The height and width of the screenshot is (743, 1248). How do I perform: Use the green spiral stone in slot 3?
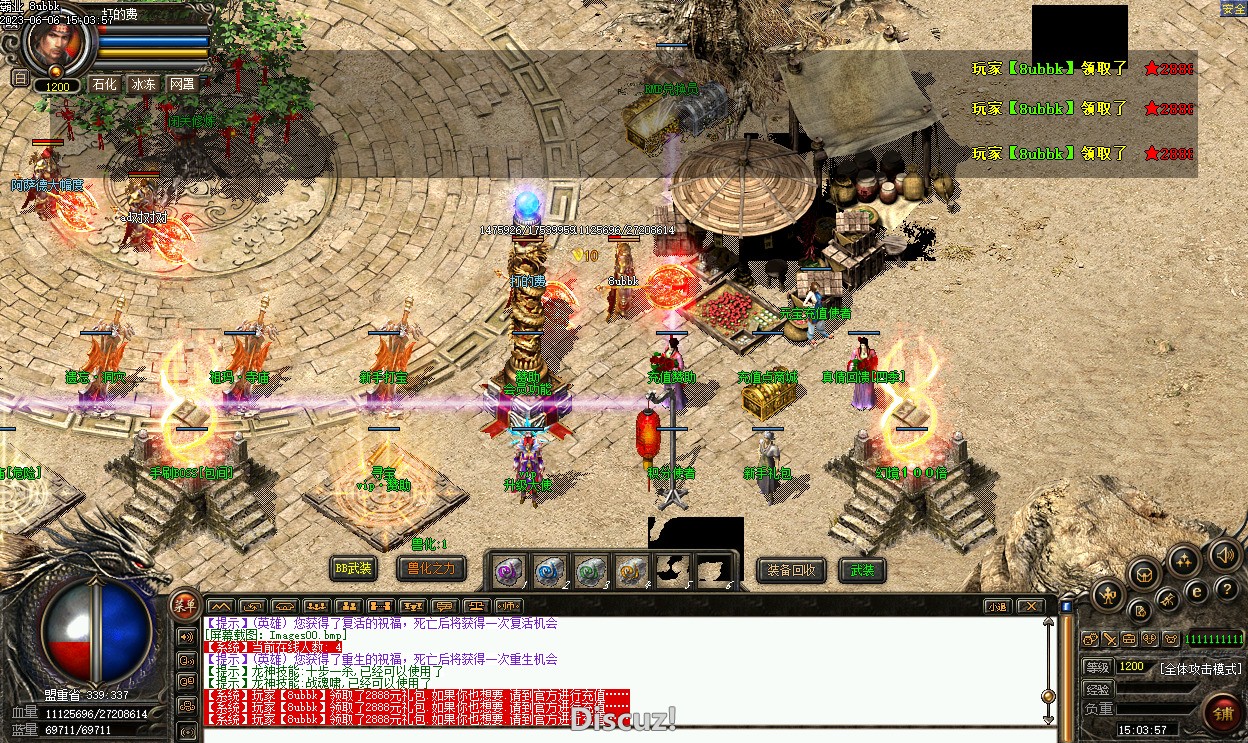590,571
